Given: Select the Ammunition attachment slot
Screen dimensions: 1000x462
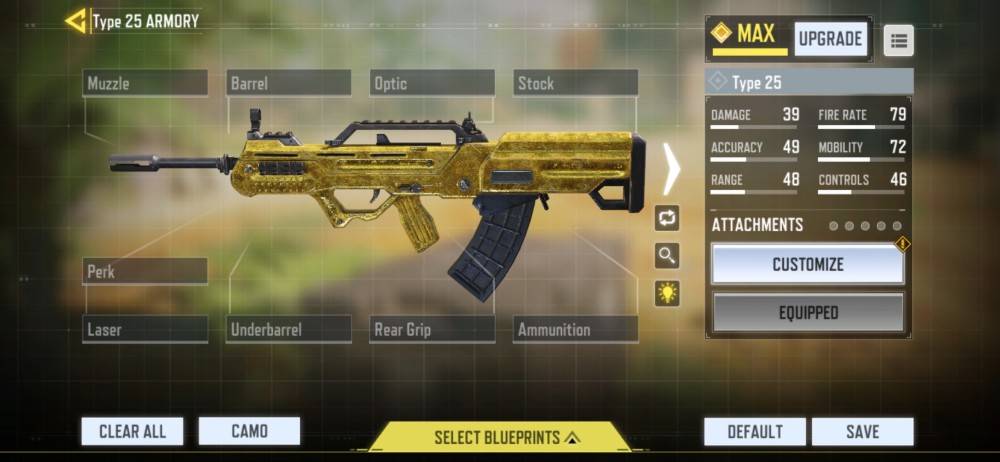Looking at the screenshot, I should coord(576,329).
